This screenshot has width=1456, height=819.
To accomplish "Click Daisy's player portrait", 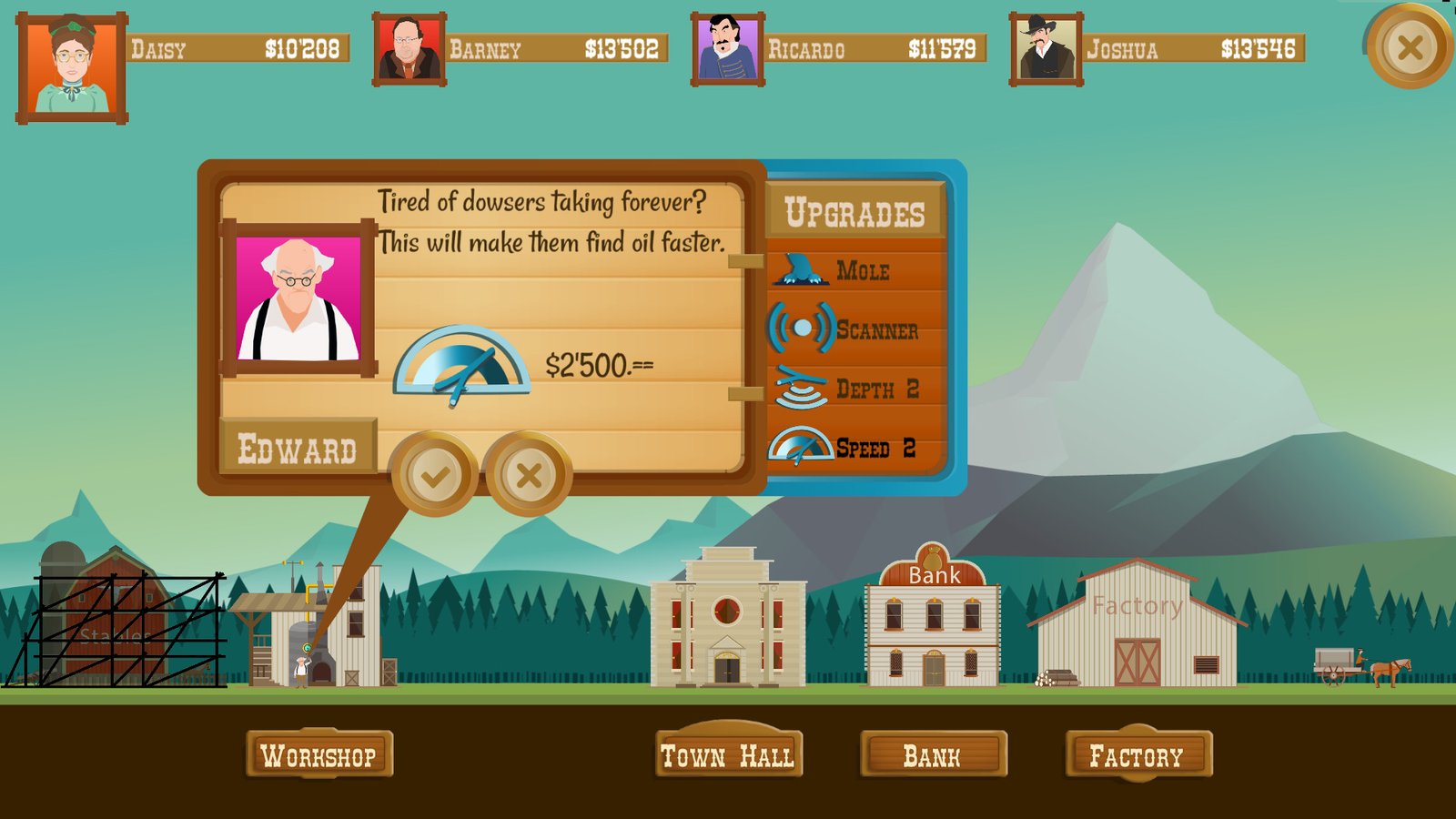I will (x=72, y=68).
